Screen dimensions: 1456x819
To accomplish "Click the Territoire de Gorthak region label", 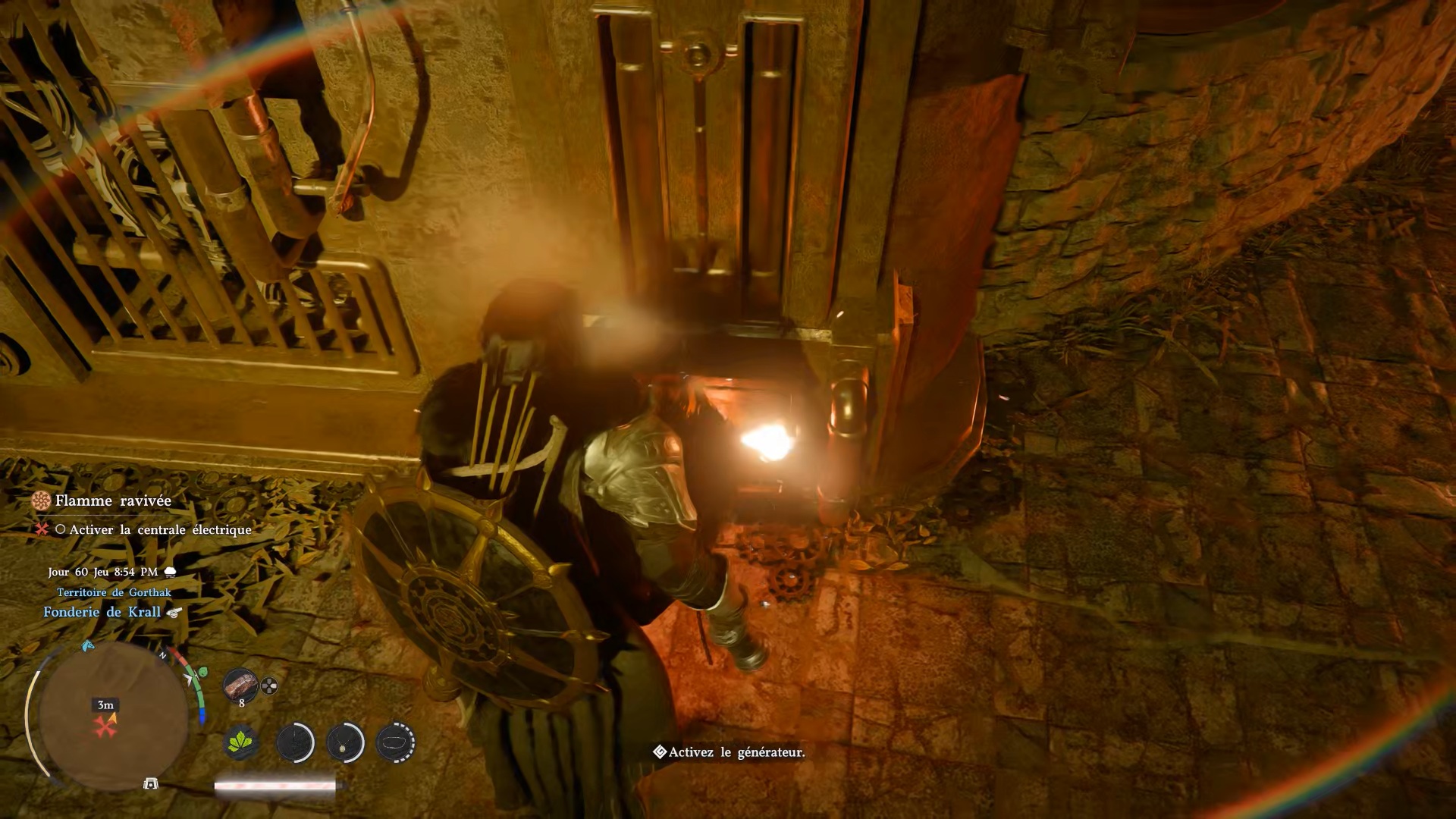I will [114, 592].
